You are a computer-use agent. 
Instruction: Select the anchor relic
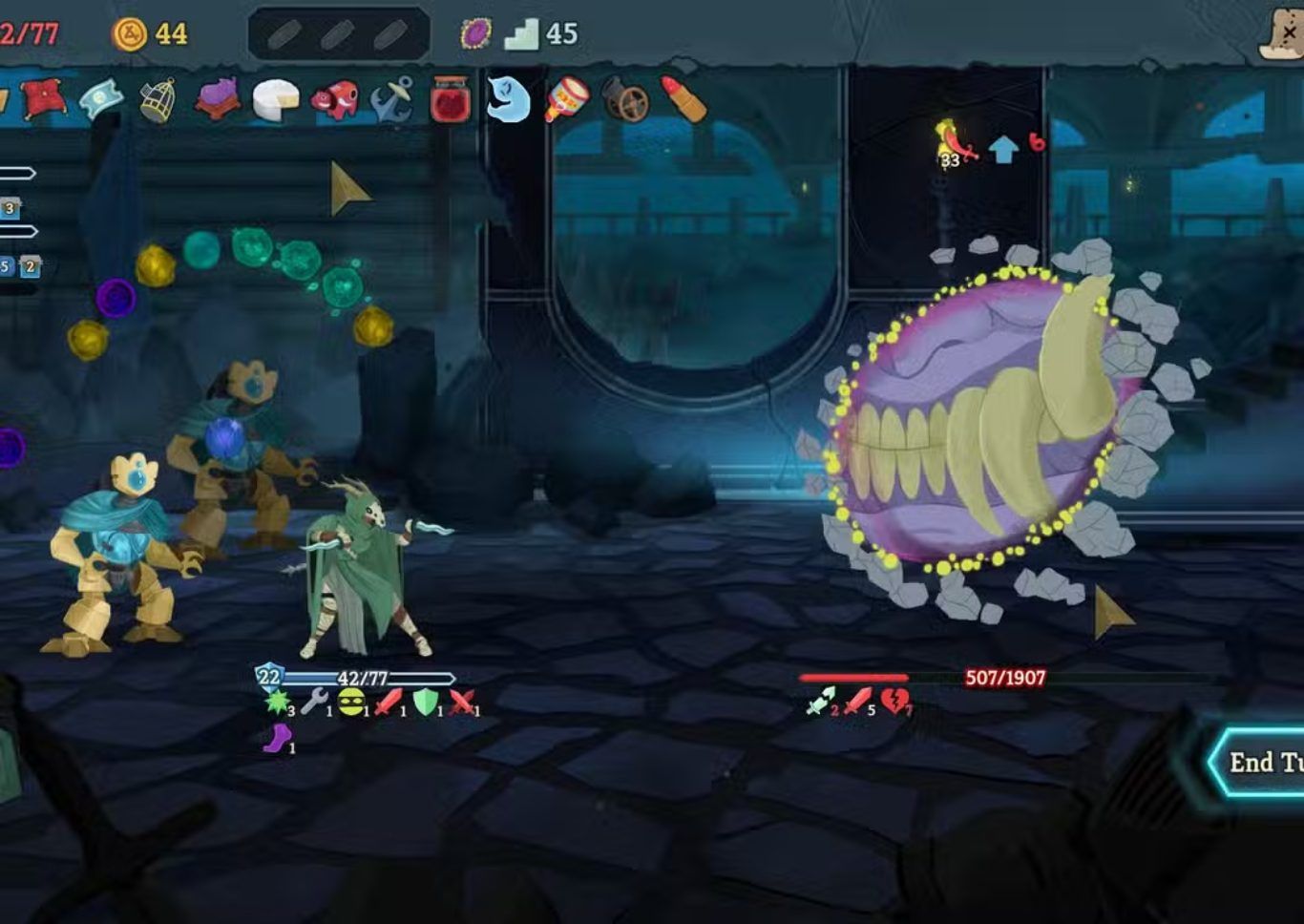tap(392, 99)
